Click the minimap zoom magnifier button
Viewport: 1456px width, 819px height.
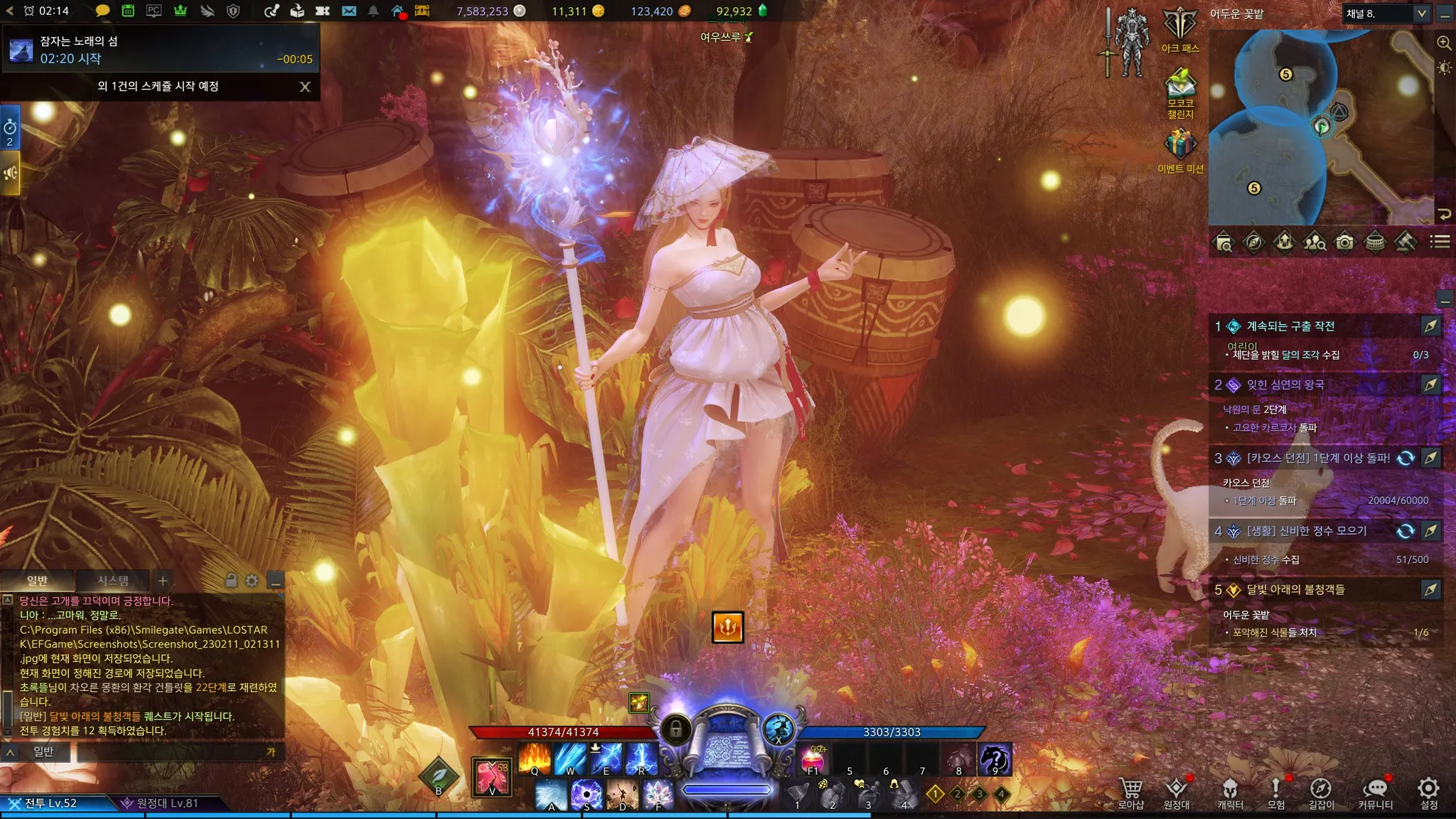(1444, 43)
